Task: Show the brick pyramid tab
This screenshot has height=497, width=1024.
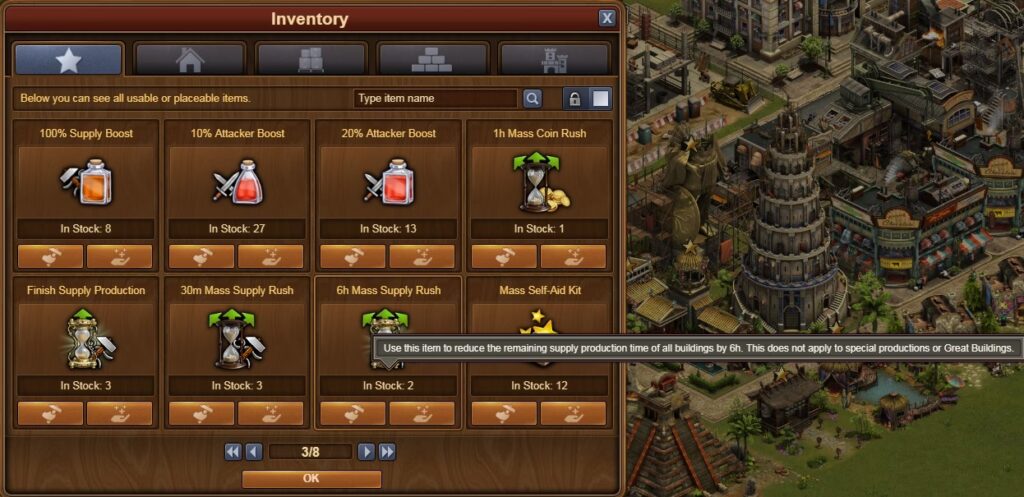Action: click(433, 60)
